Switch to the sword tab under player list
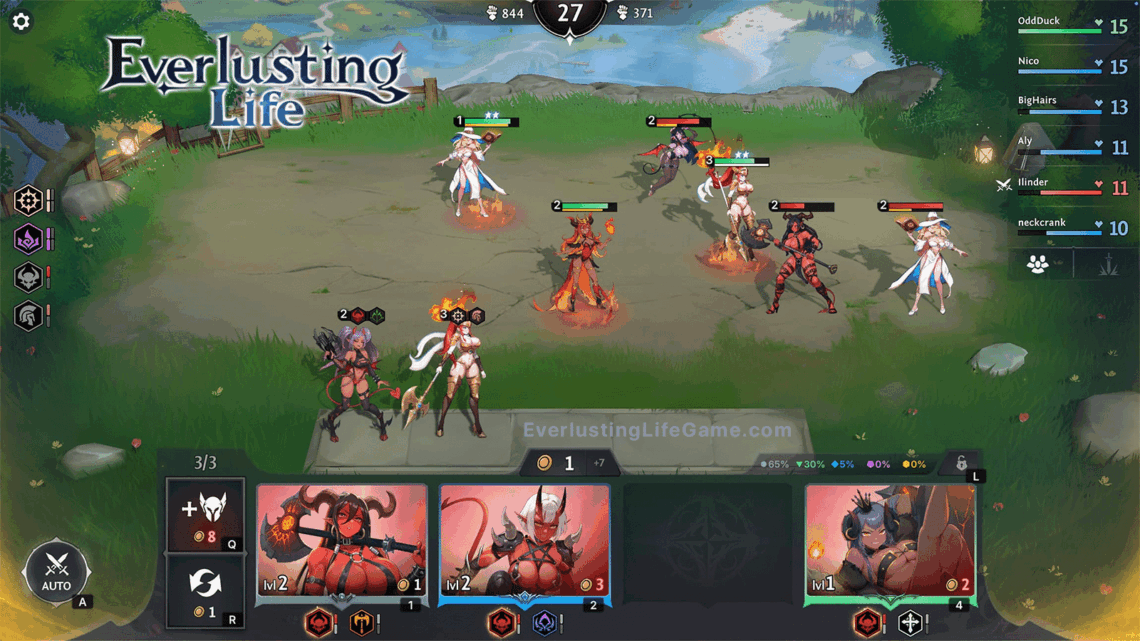This screenshot has height=641, width=1140. pos(1104,265)
